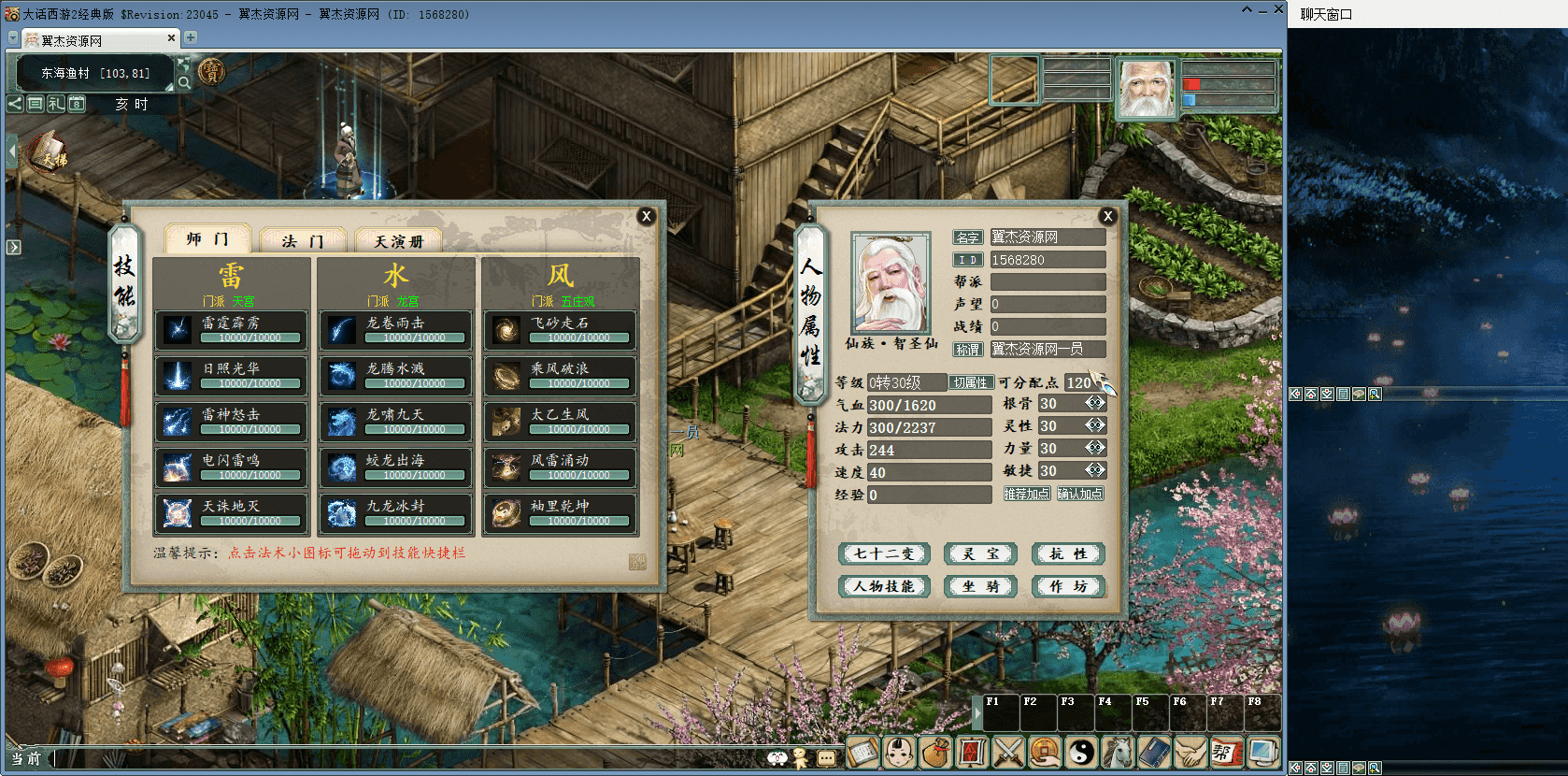Switch to the 法门 tab
This screenshot has width=1568, height=776.
coord(302,241)
